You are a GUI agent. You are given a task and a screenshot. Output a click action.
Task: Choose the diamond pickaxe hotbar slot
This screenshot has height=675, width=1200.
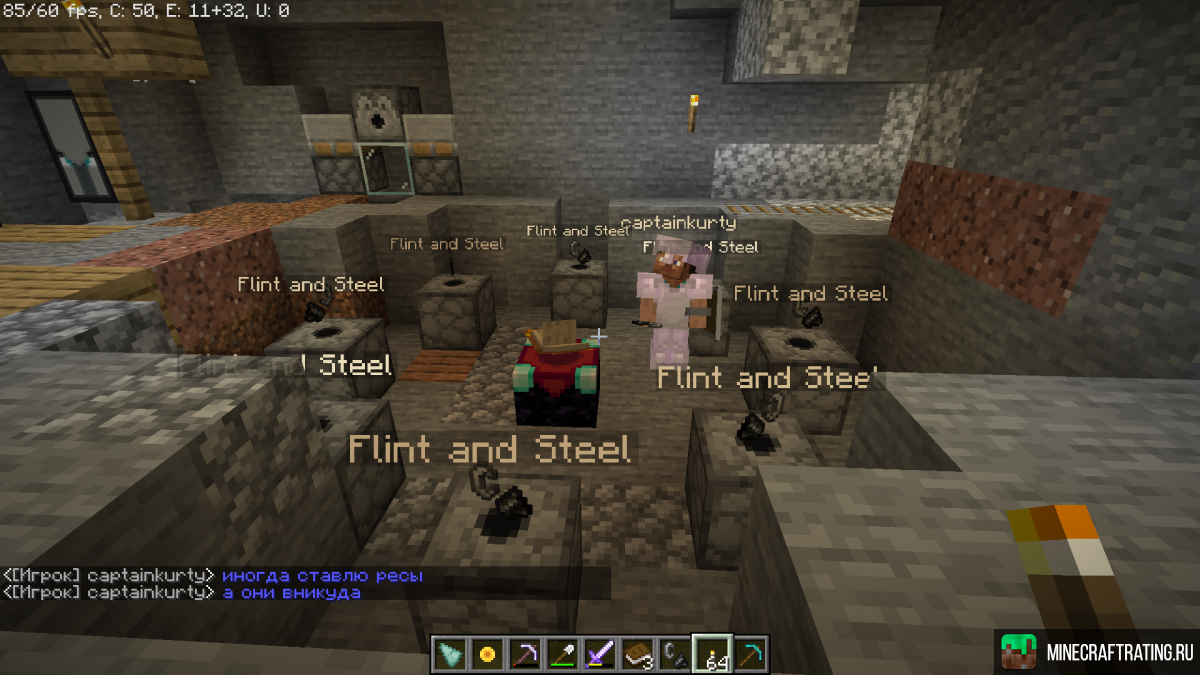[x=749, y=653]
